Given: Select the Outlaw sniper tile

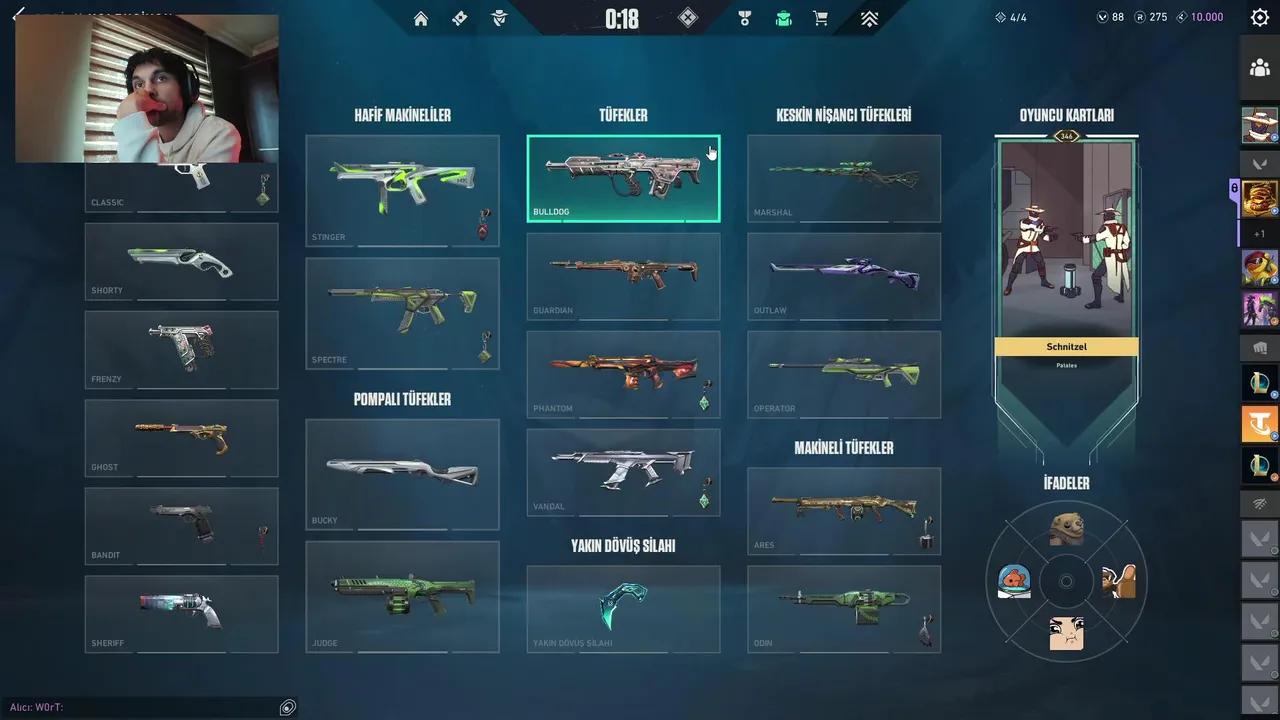Looking at the screenshot, I should click(x=844, y=276).
